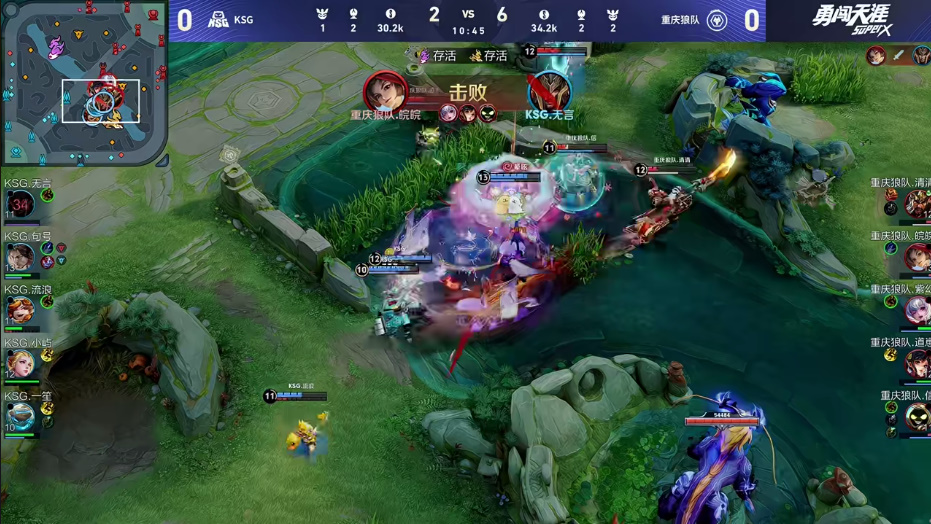
Task: Spectate KSG.小玖 from the player list
Action: [x=20, y=362]
